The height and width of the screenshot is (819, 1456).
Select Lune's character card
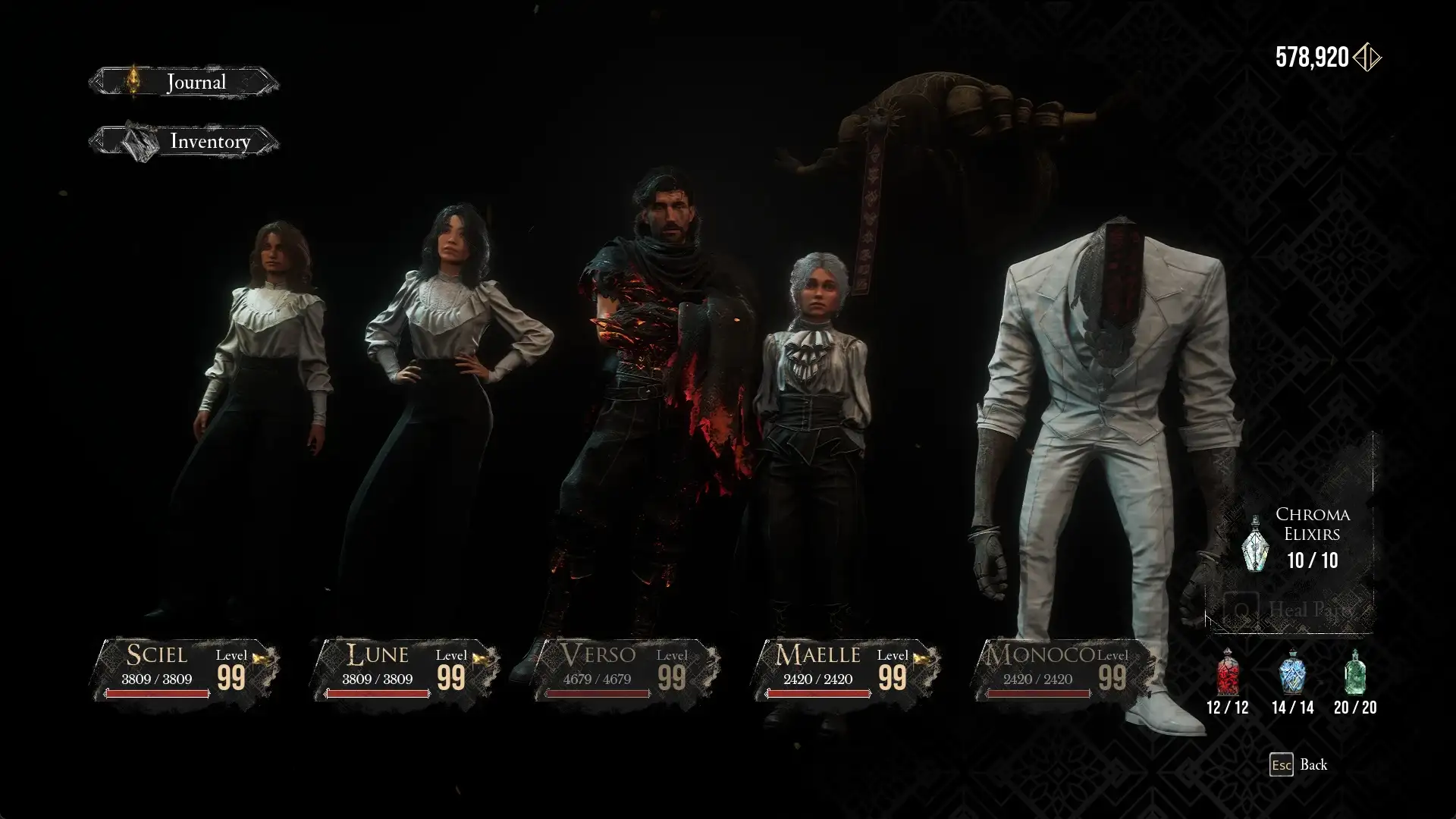(x=406, y=670)
